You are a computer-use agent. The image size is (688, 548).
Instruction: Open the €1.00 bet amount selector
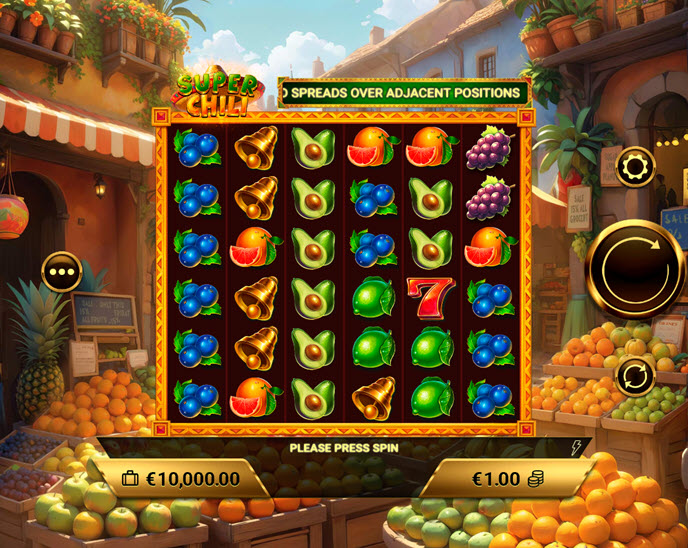507,479
